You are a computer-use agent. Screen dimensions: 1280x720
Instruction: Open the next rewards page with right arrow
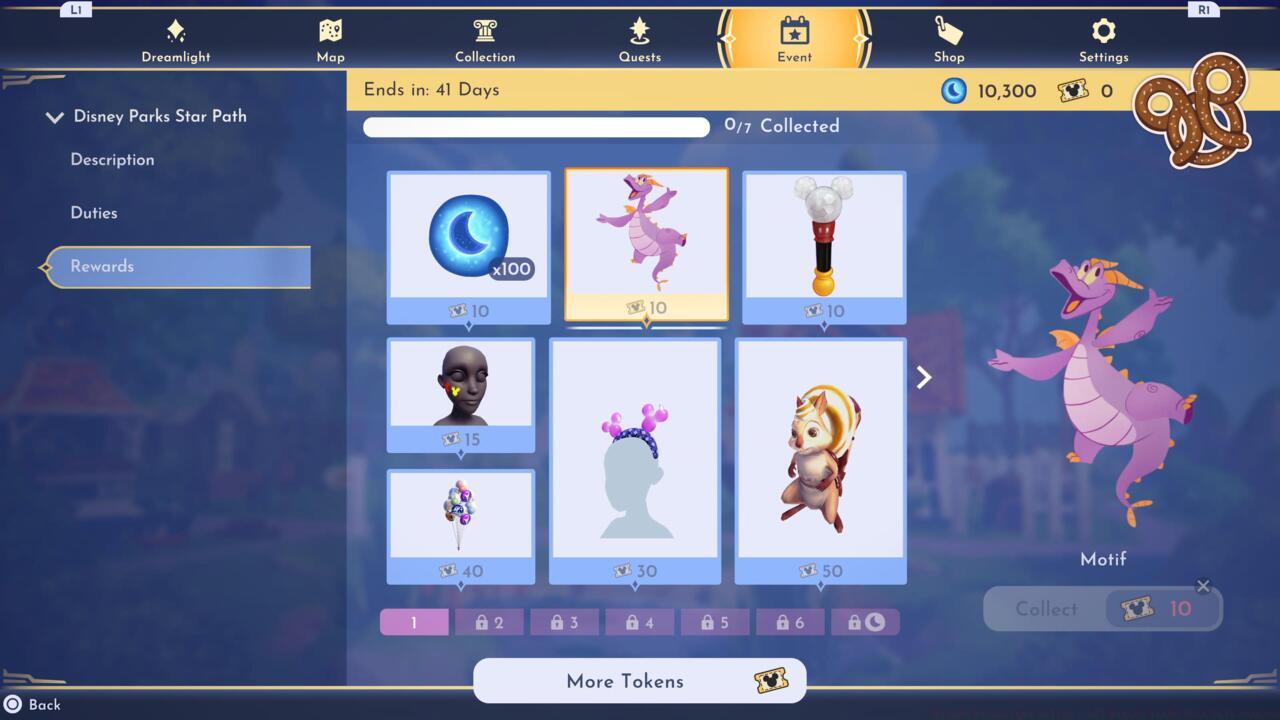(x=922, y=377)
